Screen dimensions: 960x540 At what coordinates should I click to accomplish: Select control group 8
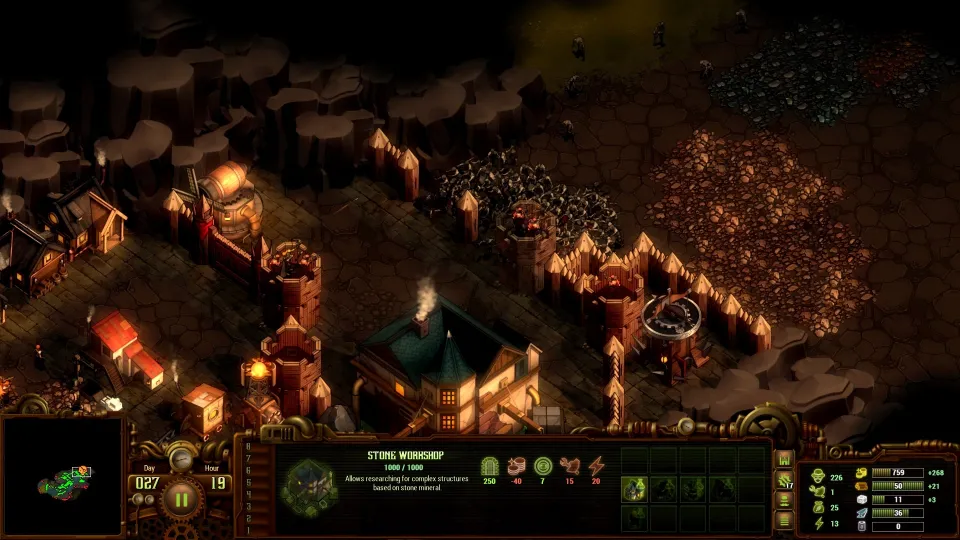(x=249, y=446)
